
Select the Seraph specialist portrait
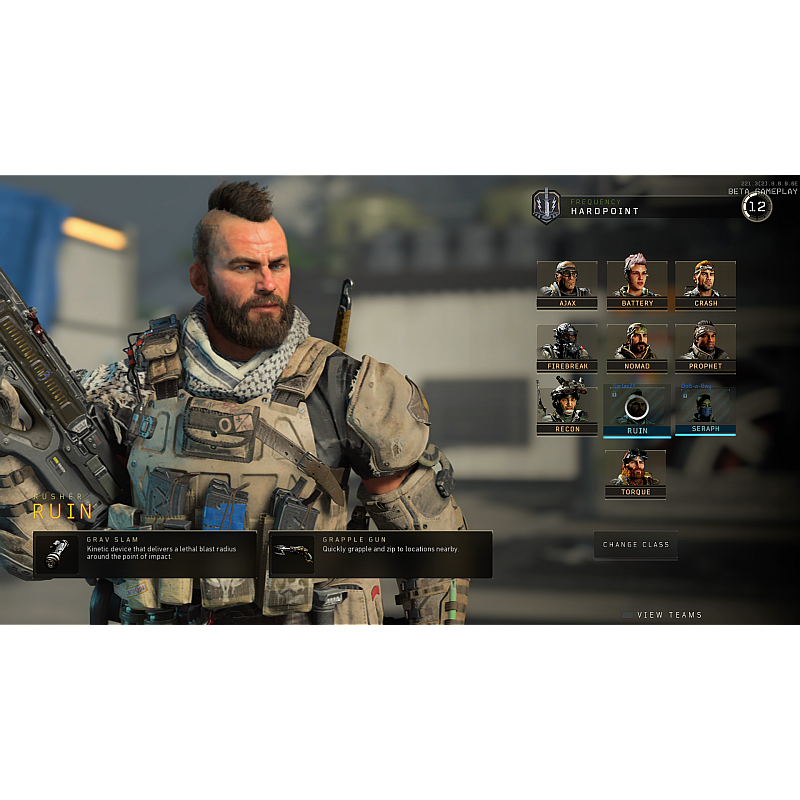[705, 410]
